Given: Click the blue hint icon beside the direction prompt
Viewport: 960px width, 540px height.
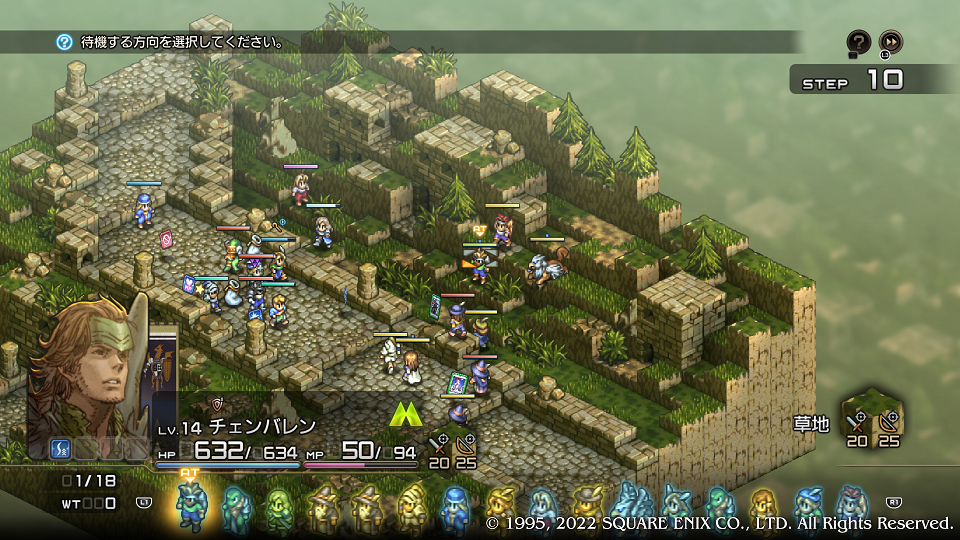Looking at the screenshot, I should [x=65, y=42].
